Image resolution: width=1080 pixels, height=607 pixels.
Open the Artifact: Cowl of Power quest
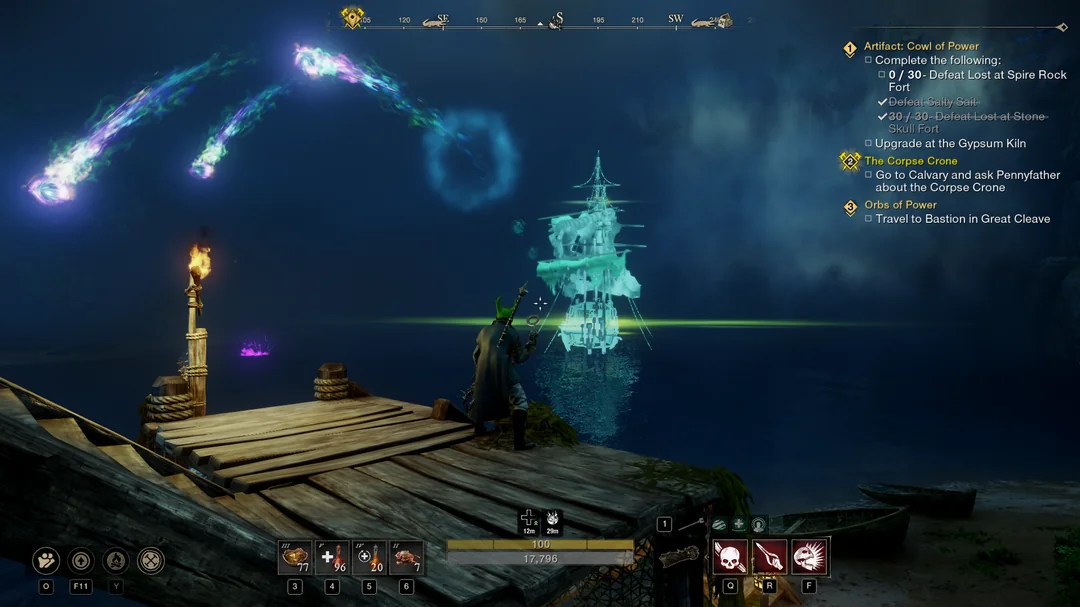click(x=921, y=46)
